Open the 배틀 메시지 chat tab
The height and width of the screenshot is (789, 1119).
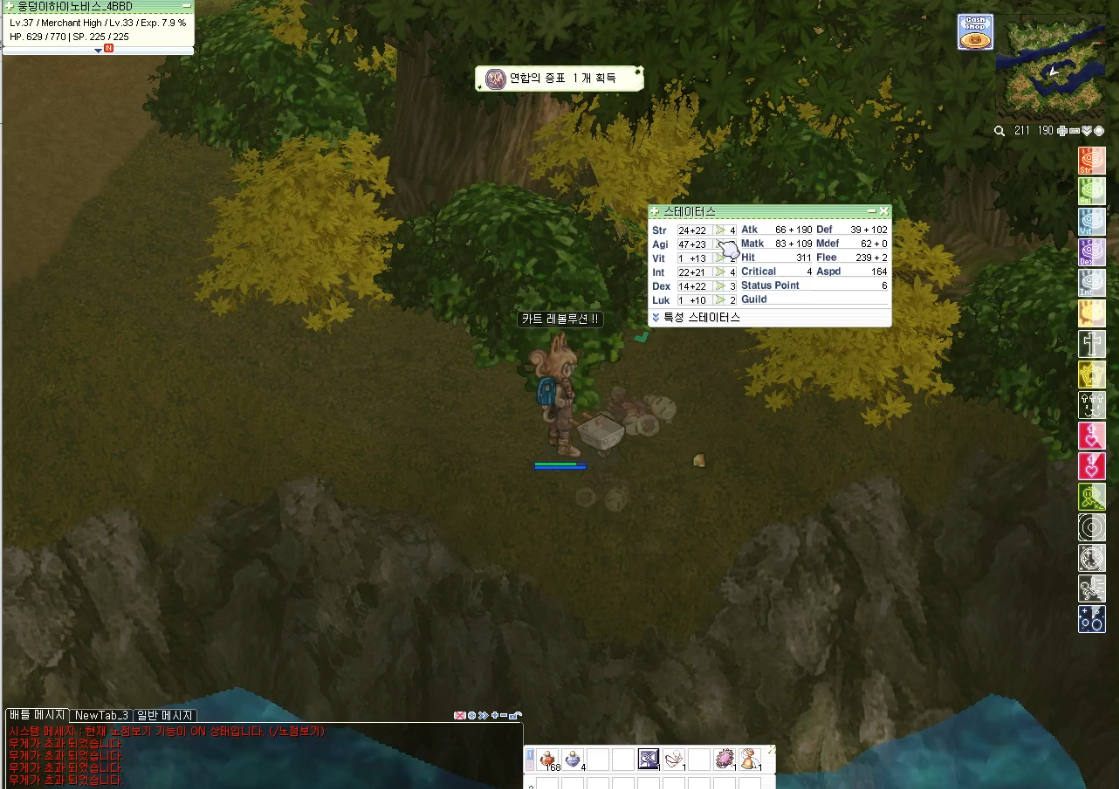coord(37,715)
